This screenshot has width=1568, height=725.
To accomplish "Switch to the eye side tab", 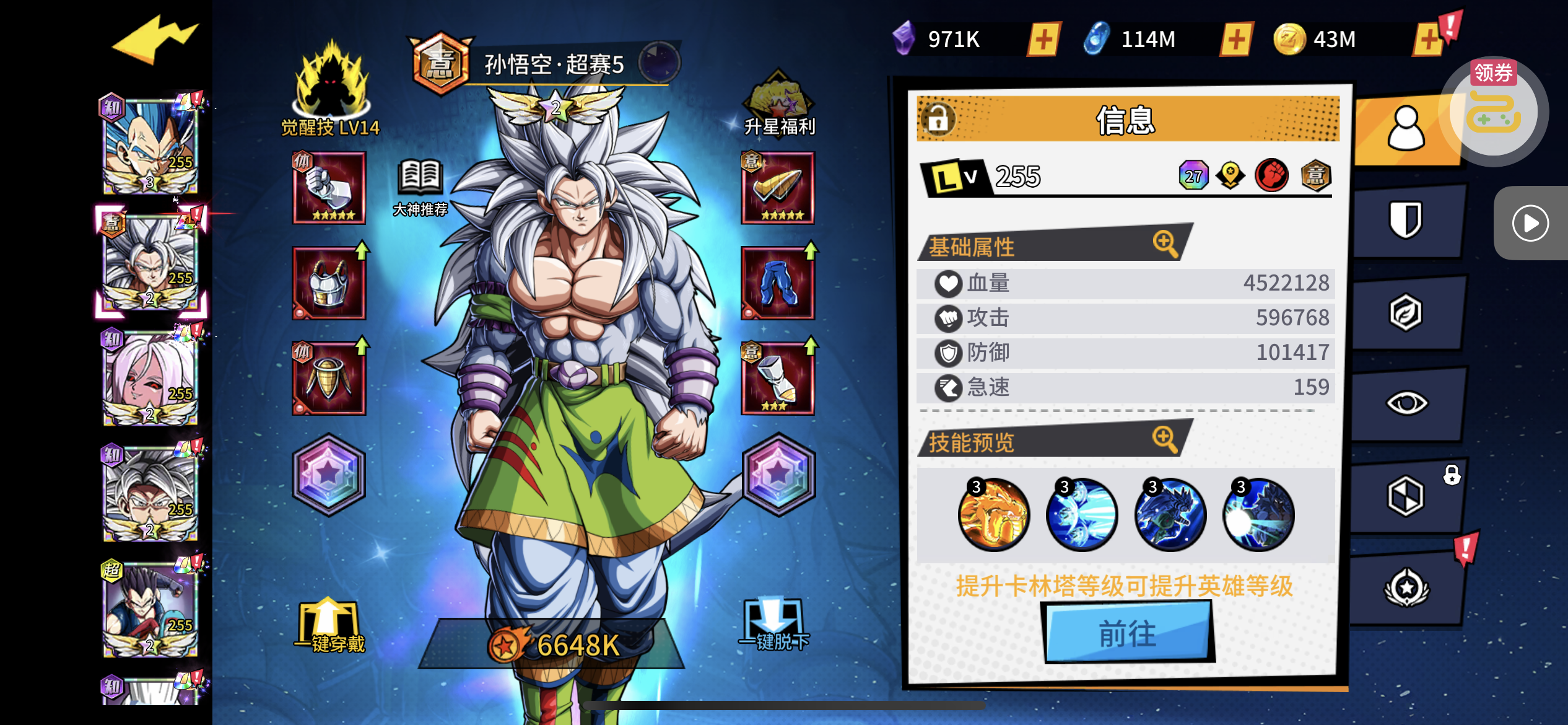I will click(1406, 403).
